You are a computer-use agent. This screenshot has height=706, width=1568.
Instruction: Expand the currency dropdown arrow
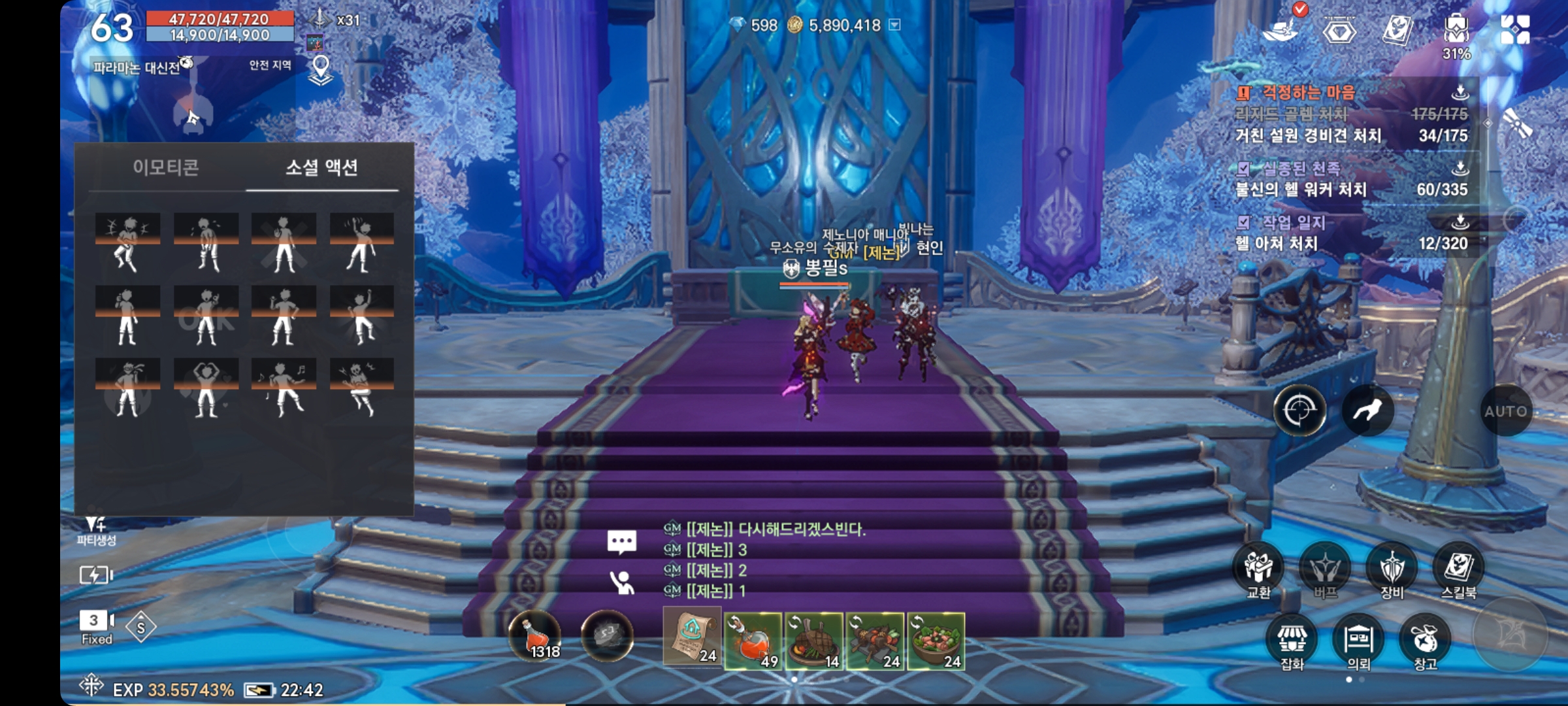pyautogui.click(x=895, y=25)
